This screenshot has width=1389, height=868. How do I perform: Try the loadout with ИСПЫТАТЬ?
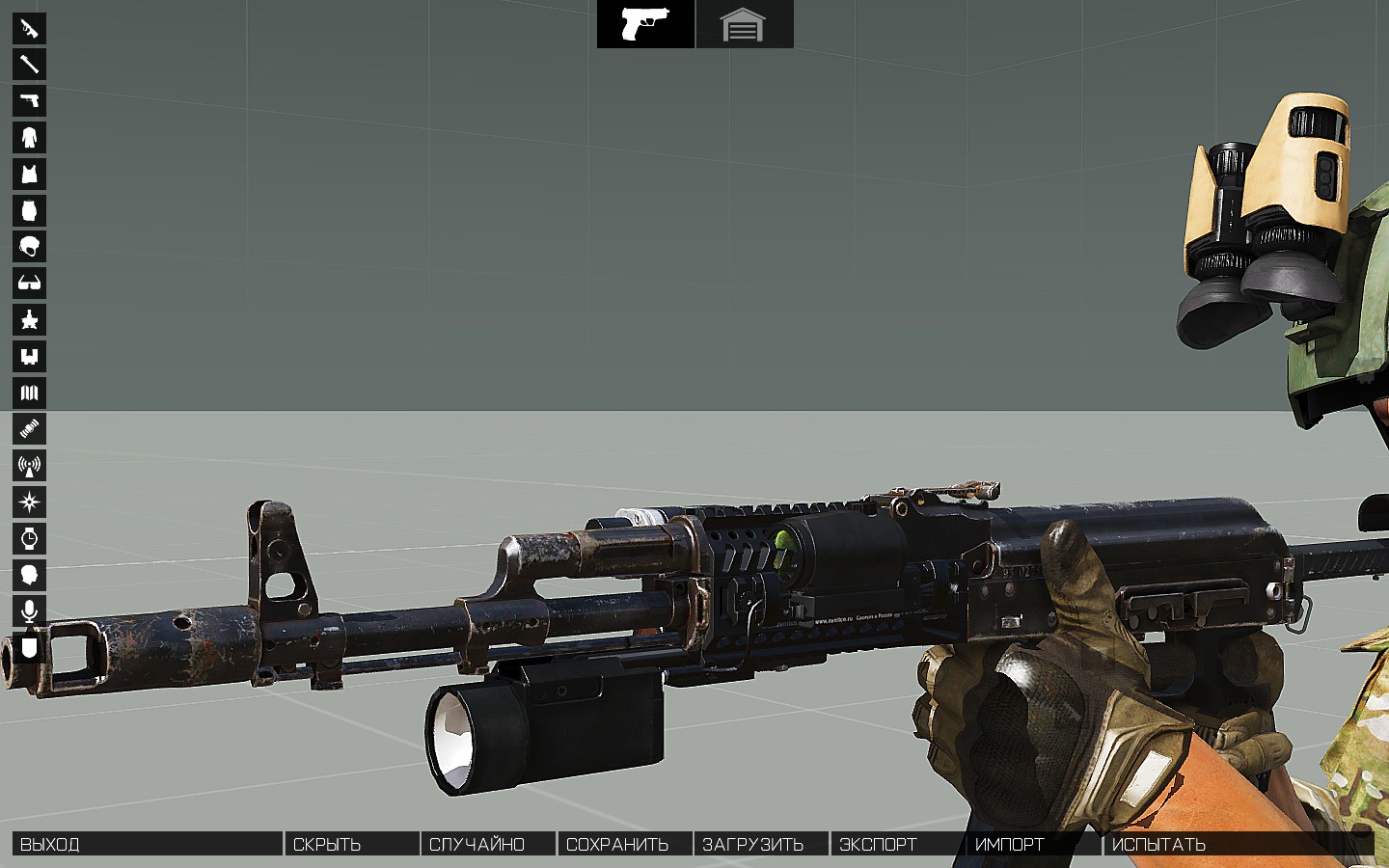coord(1239,844)
